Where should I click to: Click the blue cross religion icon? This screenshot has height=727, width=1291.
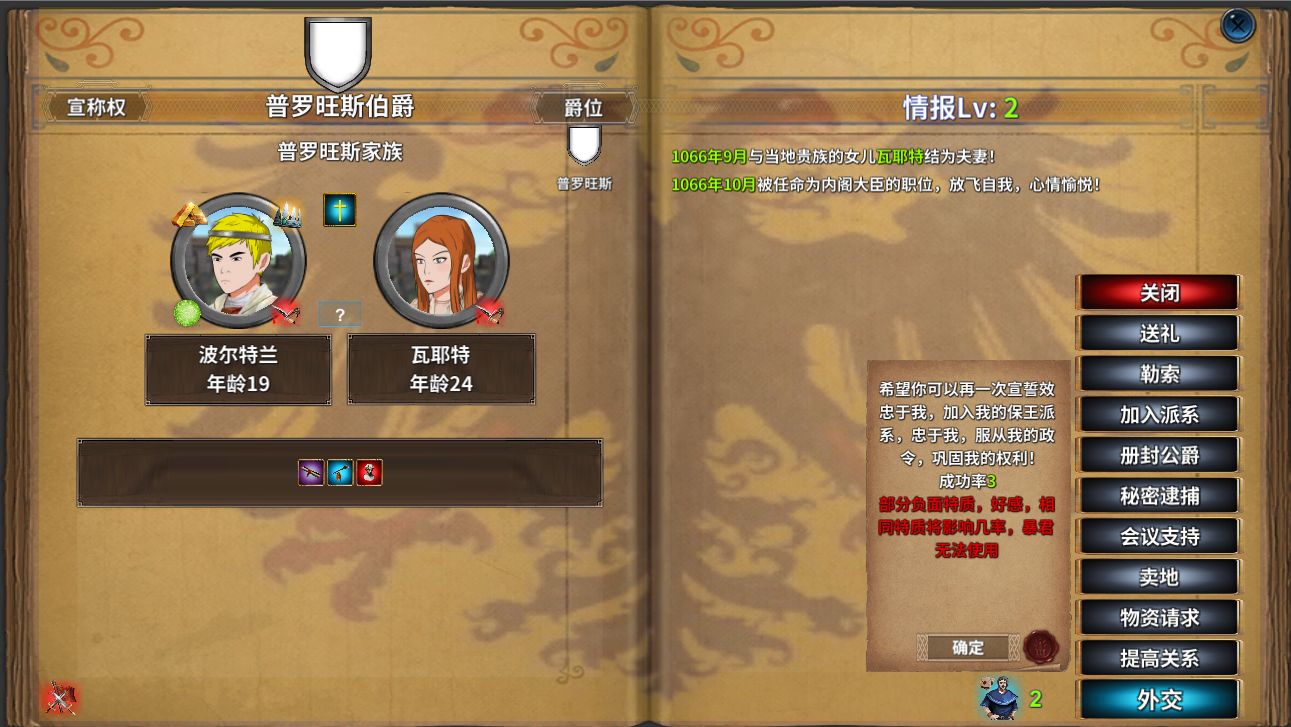(340, 211)
